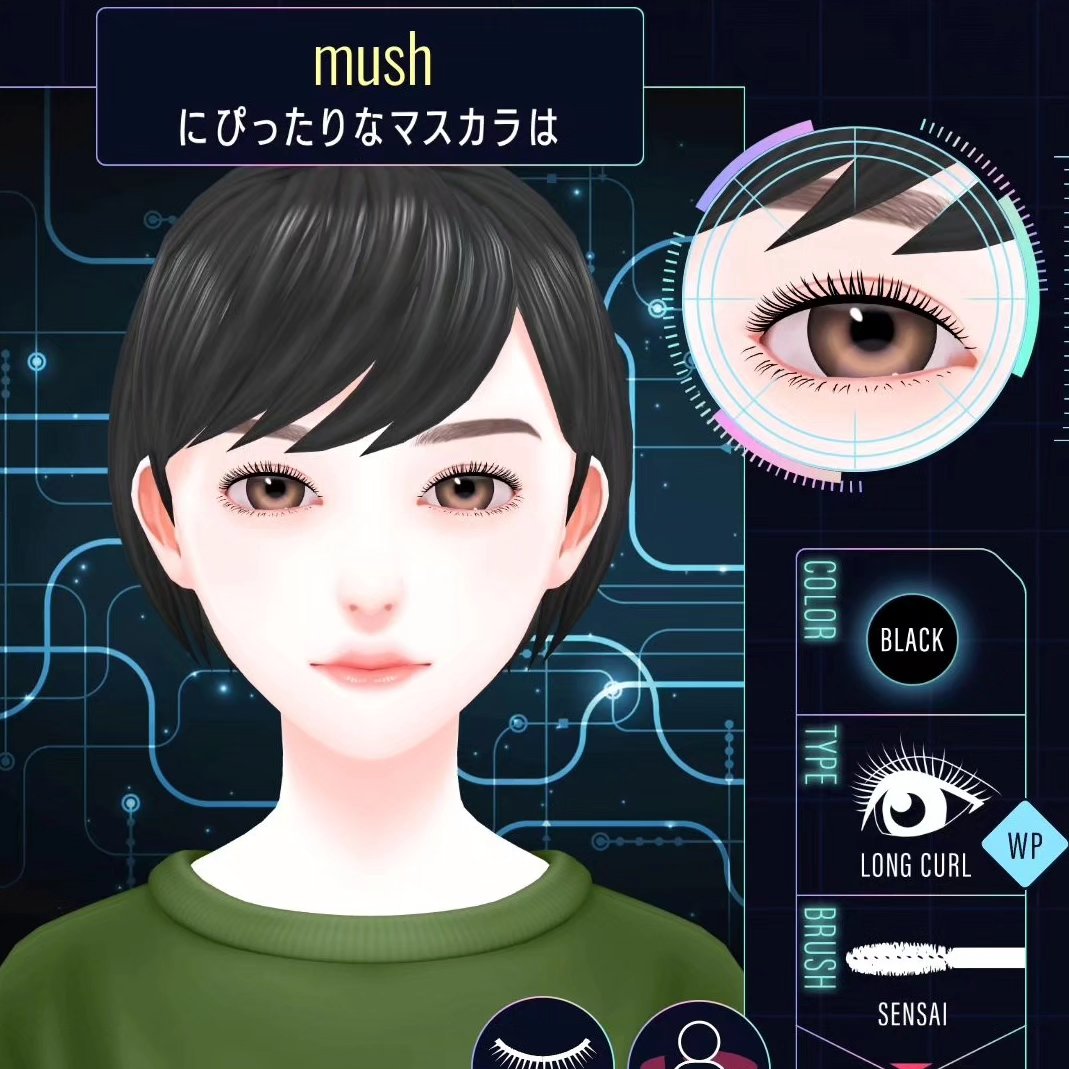Open the person silhouette round button

point(698,1040)
